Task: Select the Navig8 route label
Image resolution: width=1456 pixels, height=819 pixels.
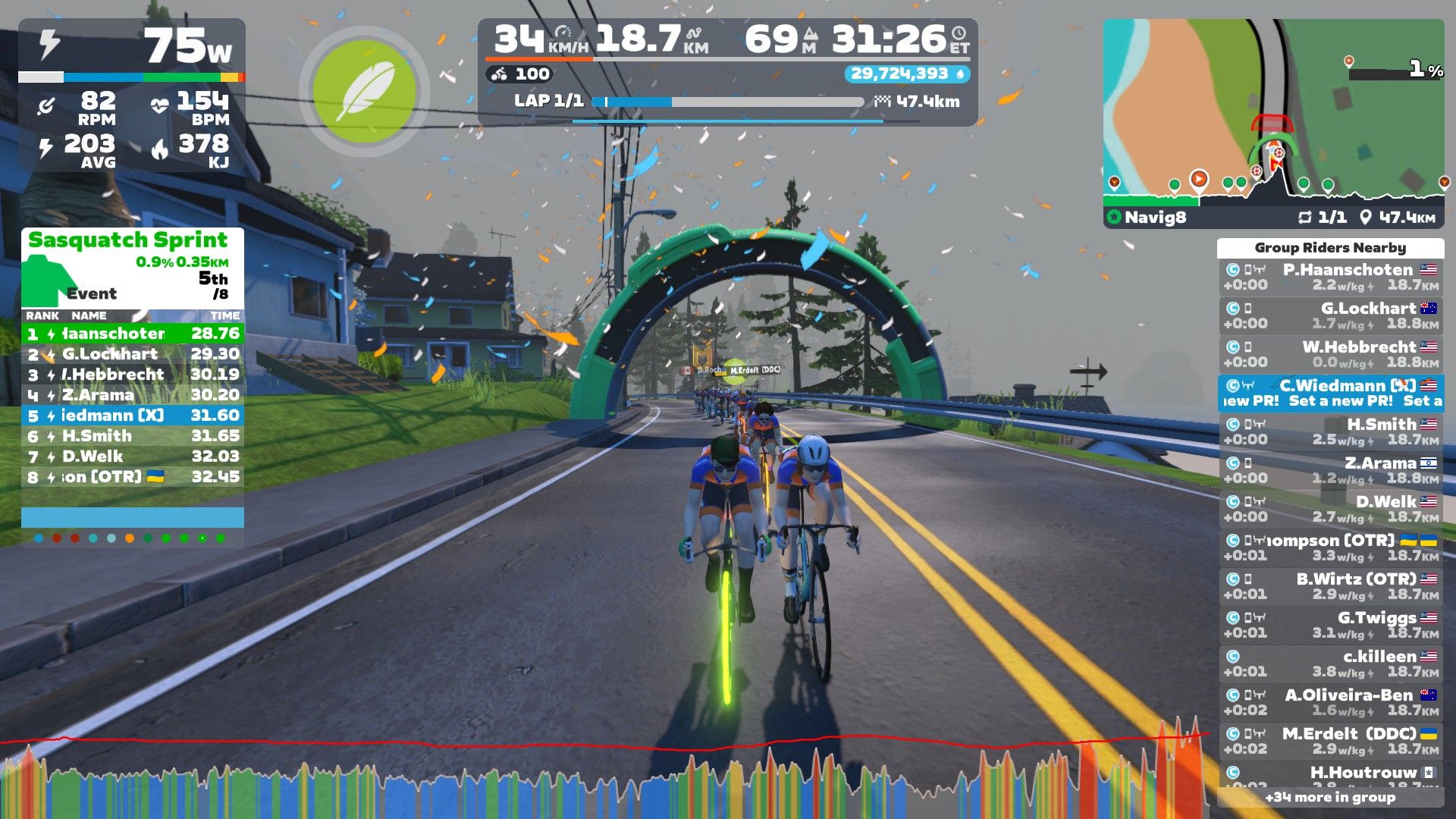Action: tap(1154, 218)
